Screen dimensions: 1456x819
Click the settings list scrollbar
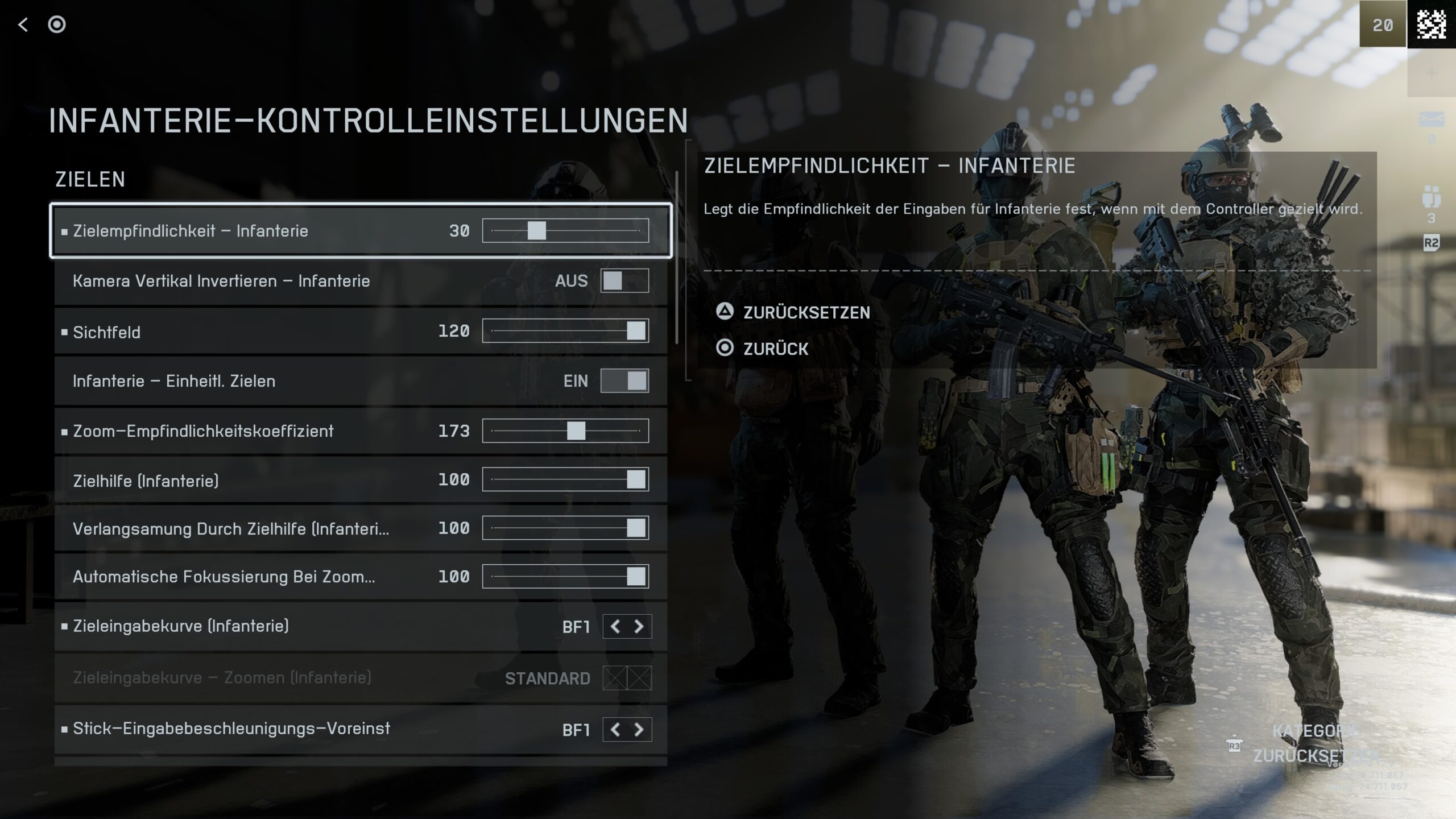pyautogui.click(x=677, y=257)
